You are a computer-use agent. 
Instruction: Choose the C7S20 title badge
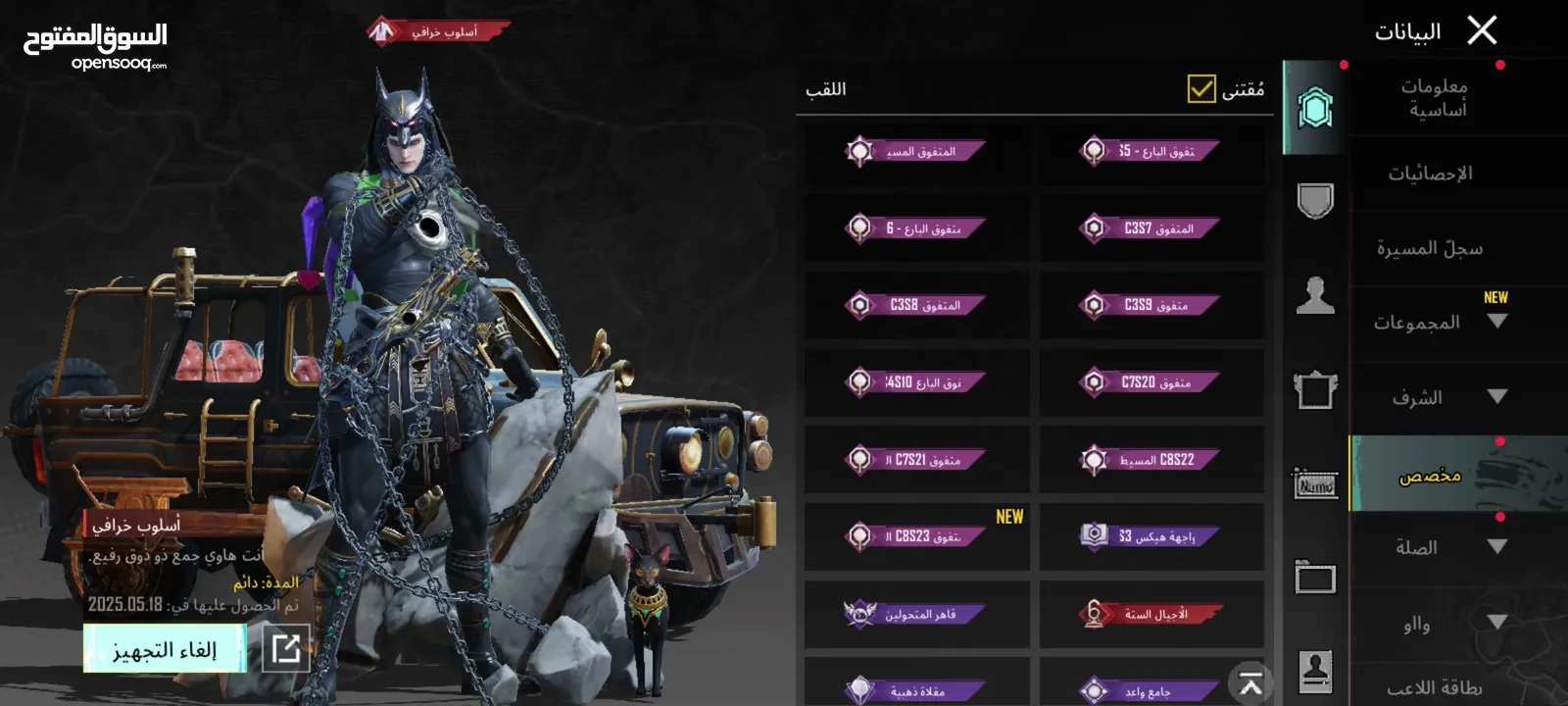click(1151, 382)
